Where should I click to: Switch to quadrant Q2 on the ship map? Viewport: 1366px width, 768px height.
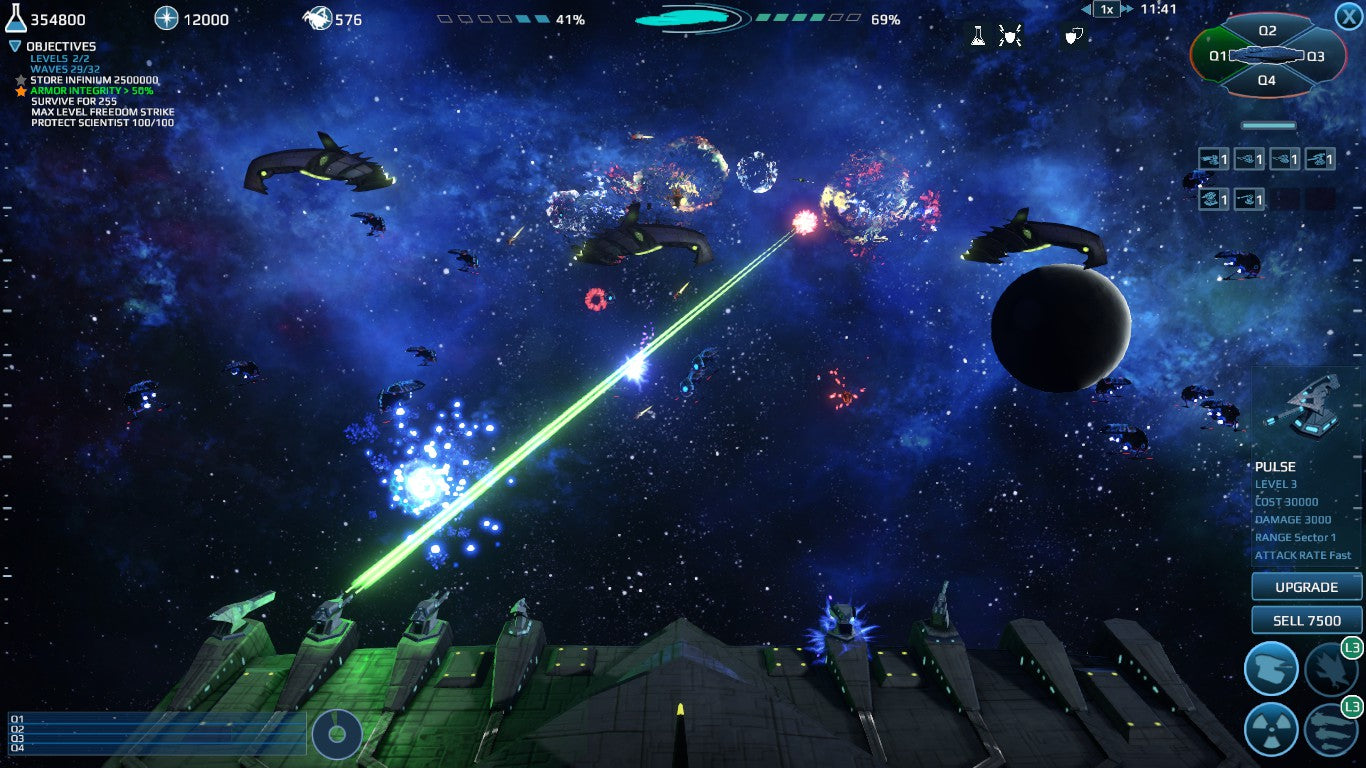pos(1267,31)
